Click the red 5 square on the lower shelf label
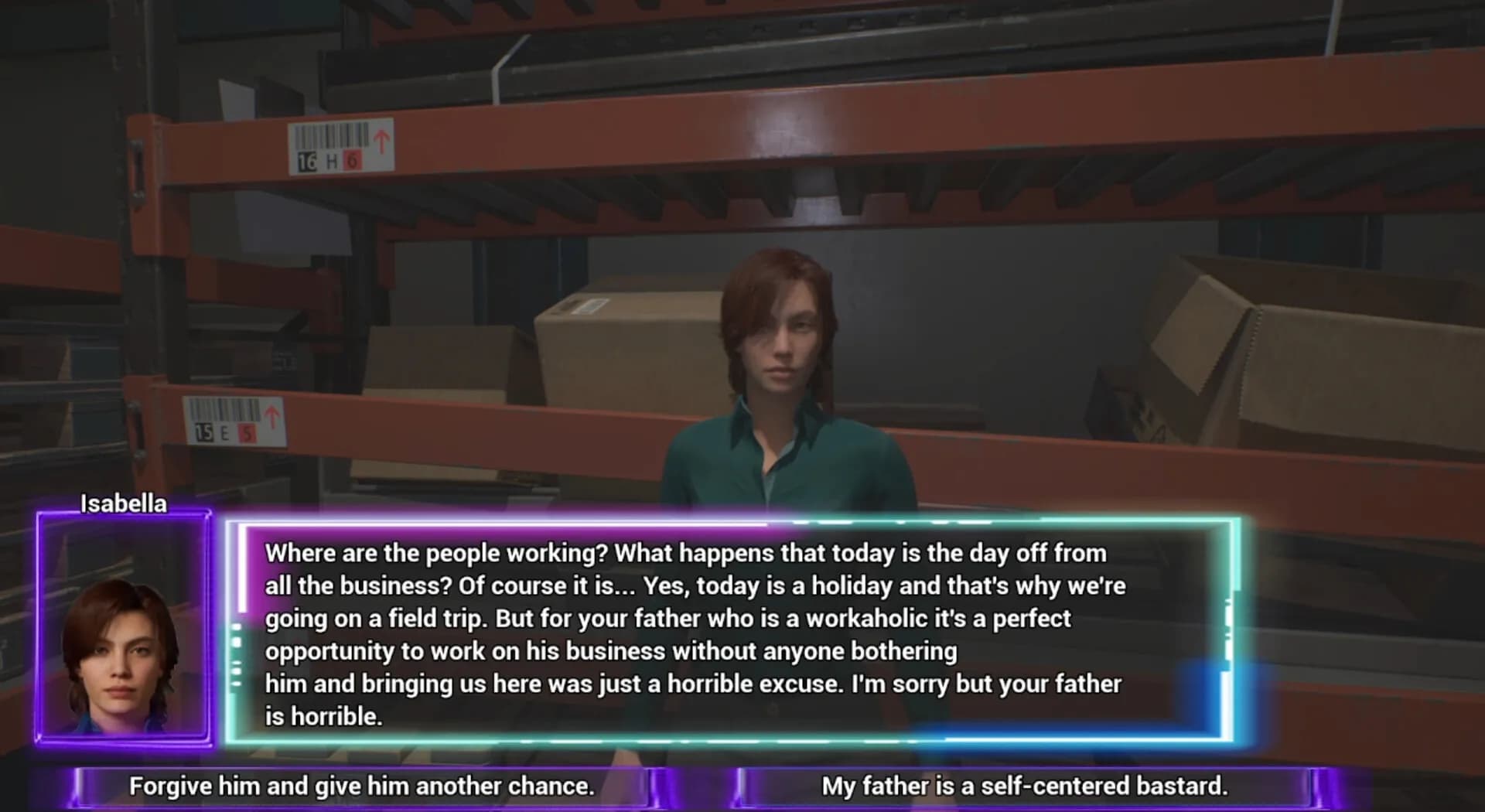Image resolution: width=1485 pixels, height=812 pixels. pos(247,432)
